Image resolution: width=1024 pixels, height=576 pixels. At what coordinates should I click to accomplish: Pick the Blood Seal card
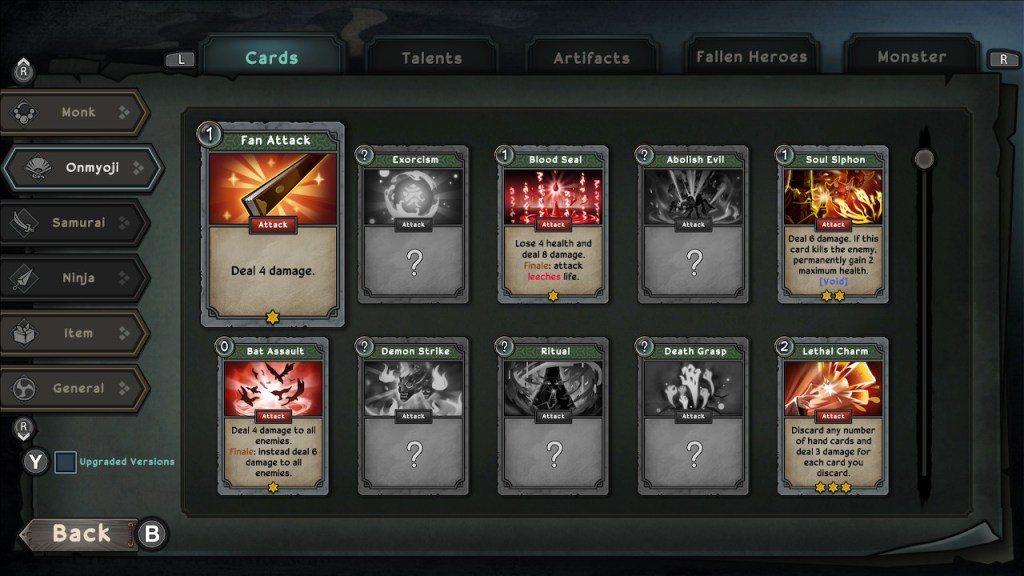tap(553, 224)
